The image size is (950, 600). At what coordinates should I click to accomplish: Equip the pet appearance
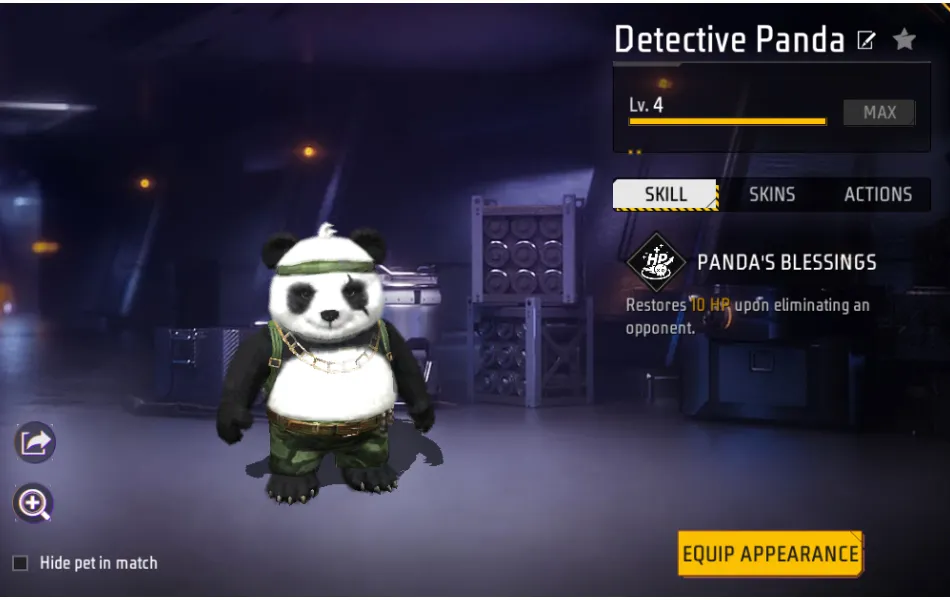(770, 554)
